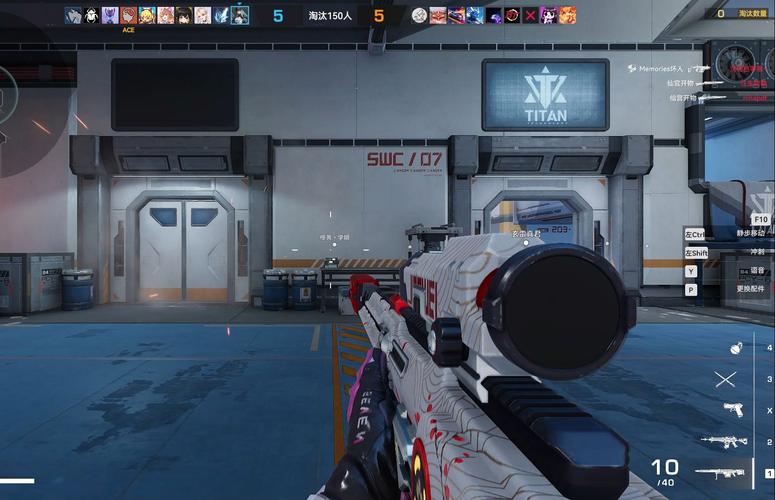The height and width of the screenshot is (500, 775).
Task: Equip the crossed-blades melee slot
Action: pyautogui.click(x=726, y=379)
